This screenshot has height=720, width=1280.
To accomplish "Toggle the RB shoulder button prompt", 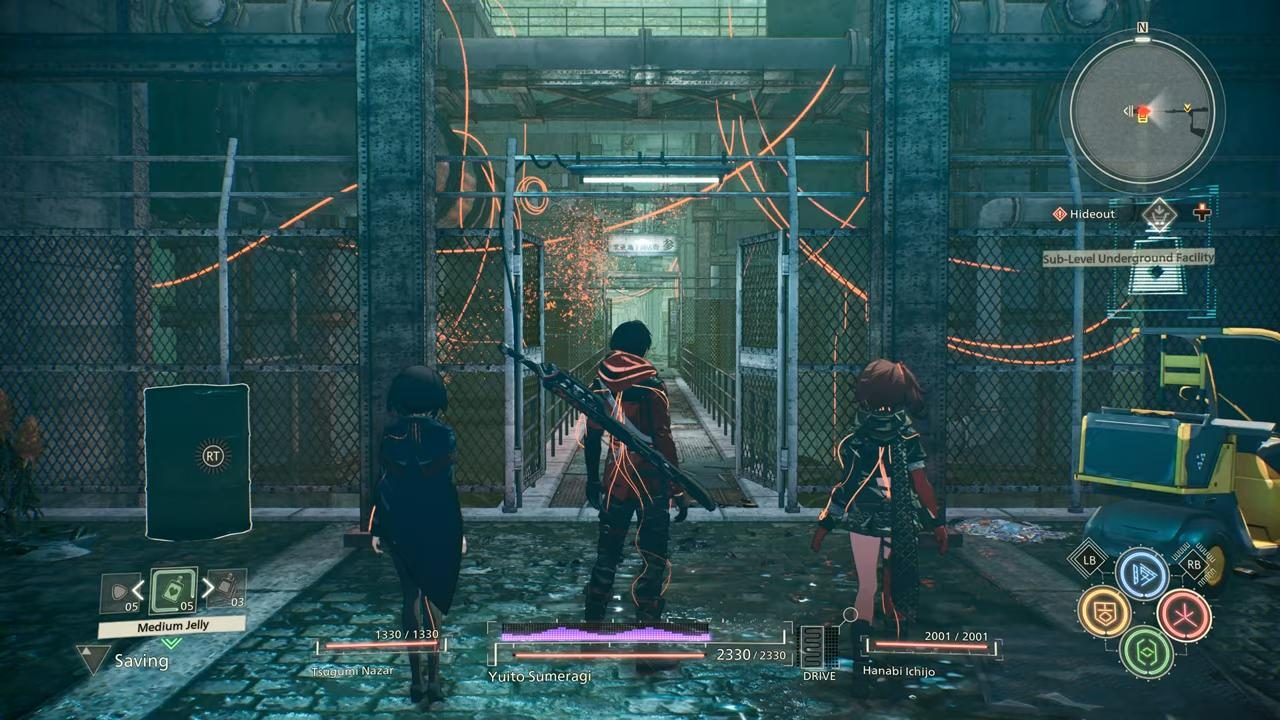I will pos(1194,564).
